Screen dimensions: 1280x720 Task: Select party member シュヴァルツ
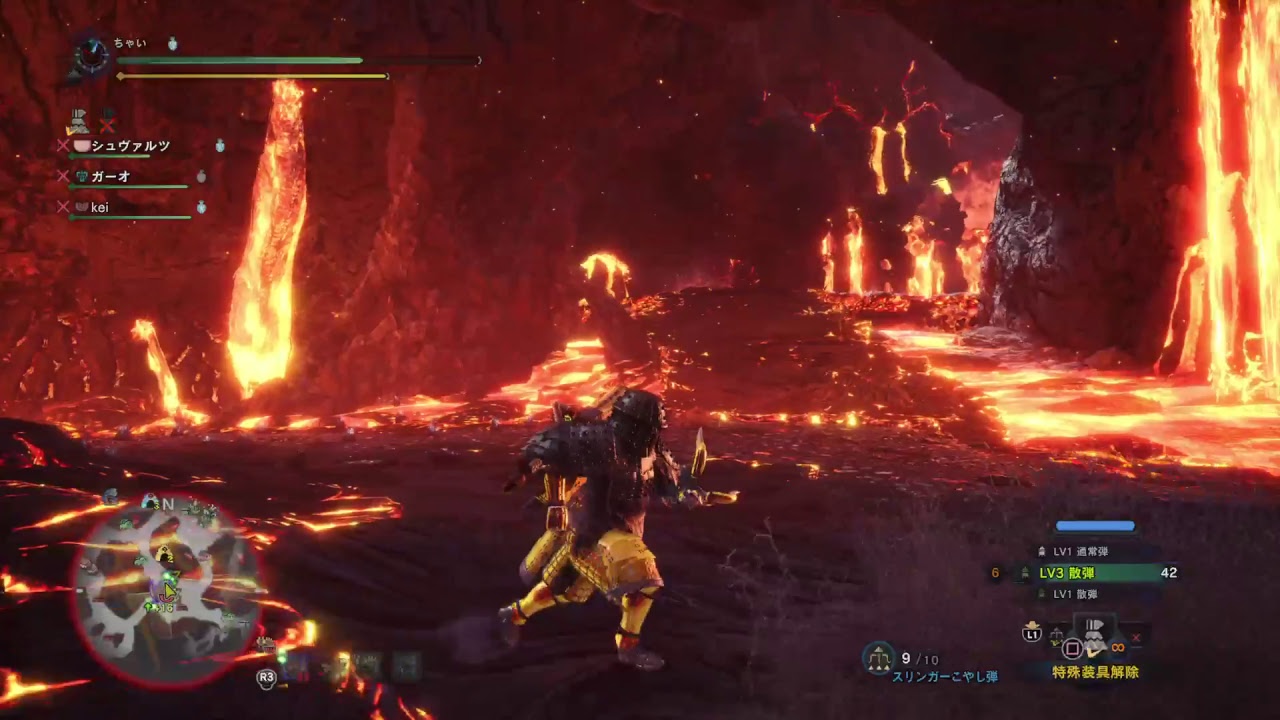point(130,146)
